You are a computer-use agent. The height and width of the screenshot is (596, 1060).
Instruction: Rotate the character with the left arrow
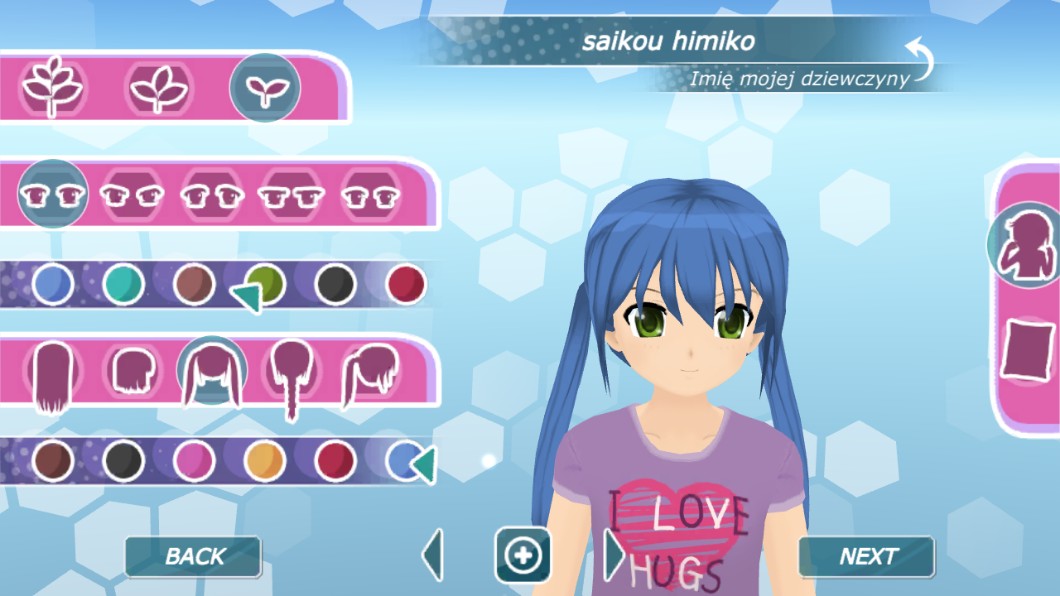click(x=433, y=555)
